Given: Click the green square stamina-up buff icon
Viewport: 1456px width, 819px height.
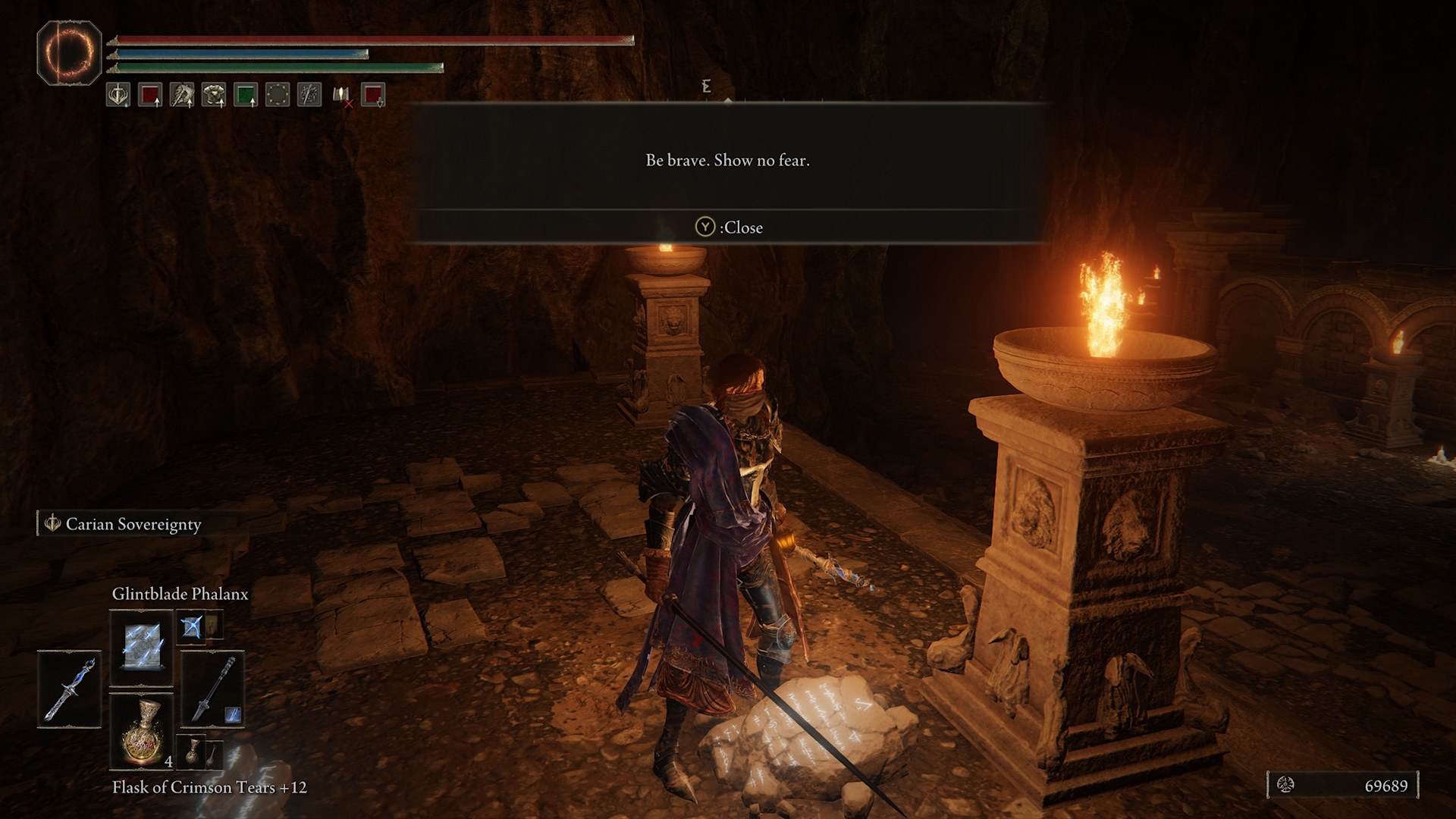Looking at the screenshot, I should (x=246, y=95).
